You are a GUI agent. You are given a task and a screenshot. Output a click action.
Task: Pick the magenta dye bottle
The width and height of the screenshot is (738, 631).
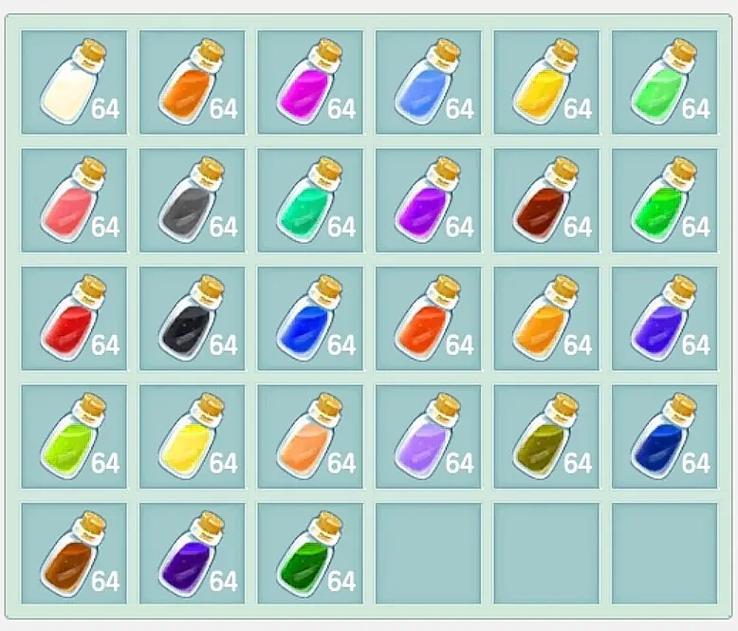tap(310, 82)
